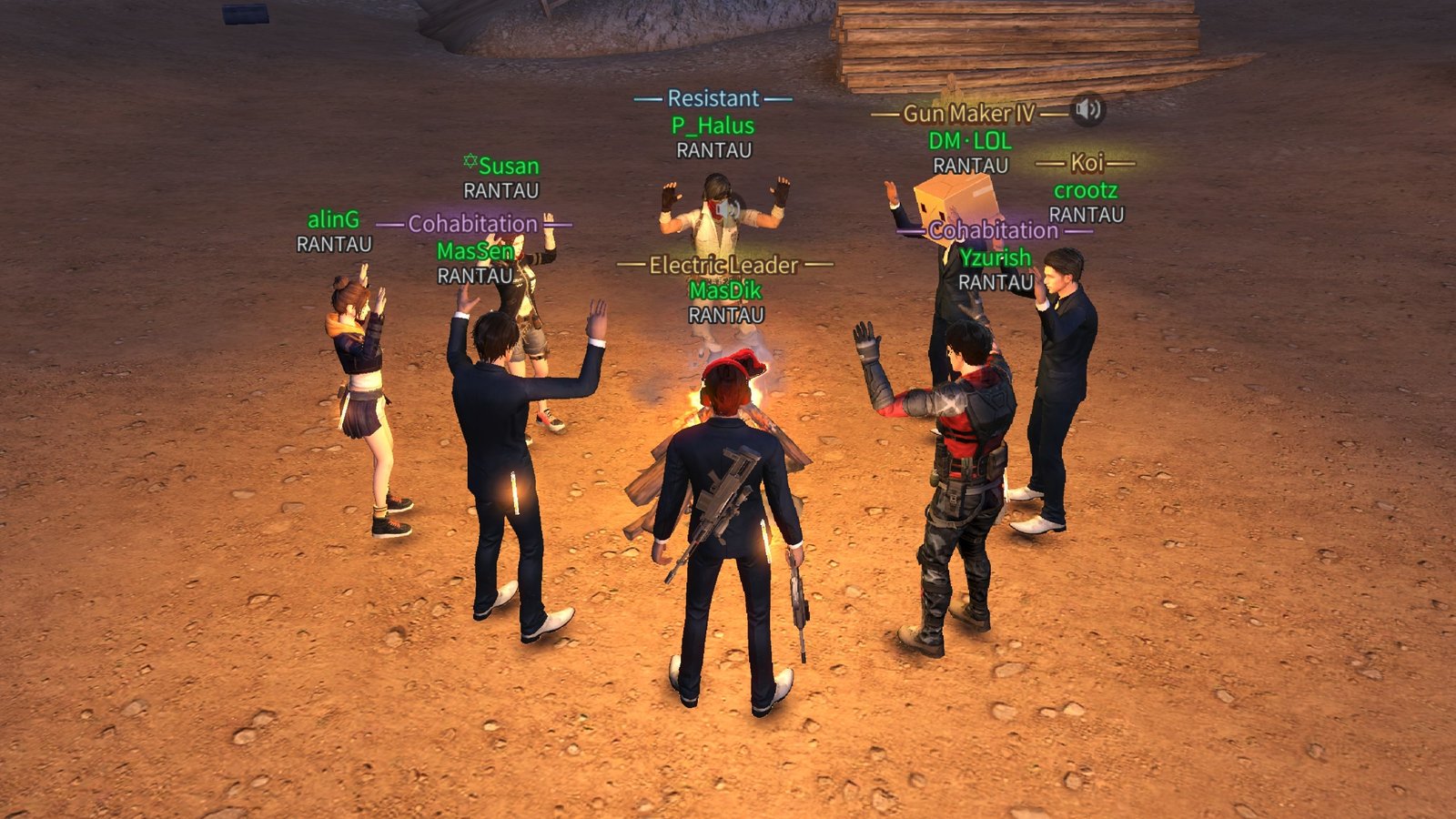This screenshot has width=1456, height=819.
Task: Choose the alinG player name
Action: (333, 219)
